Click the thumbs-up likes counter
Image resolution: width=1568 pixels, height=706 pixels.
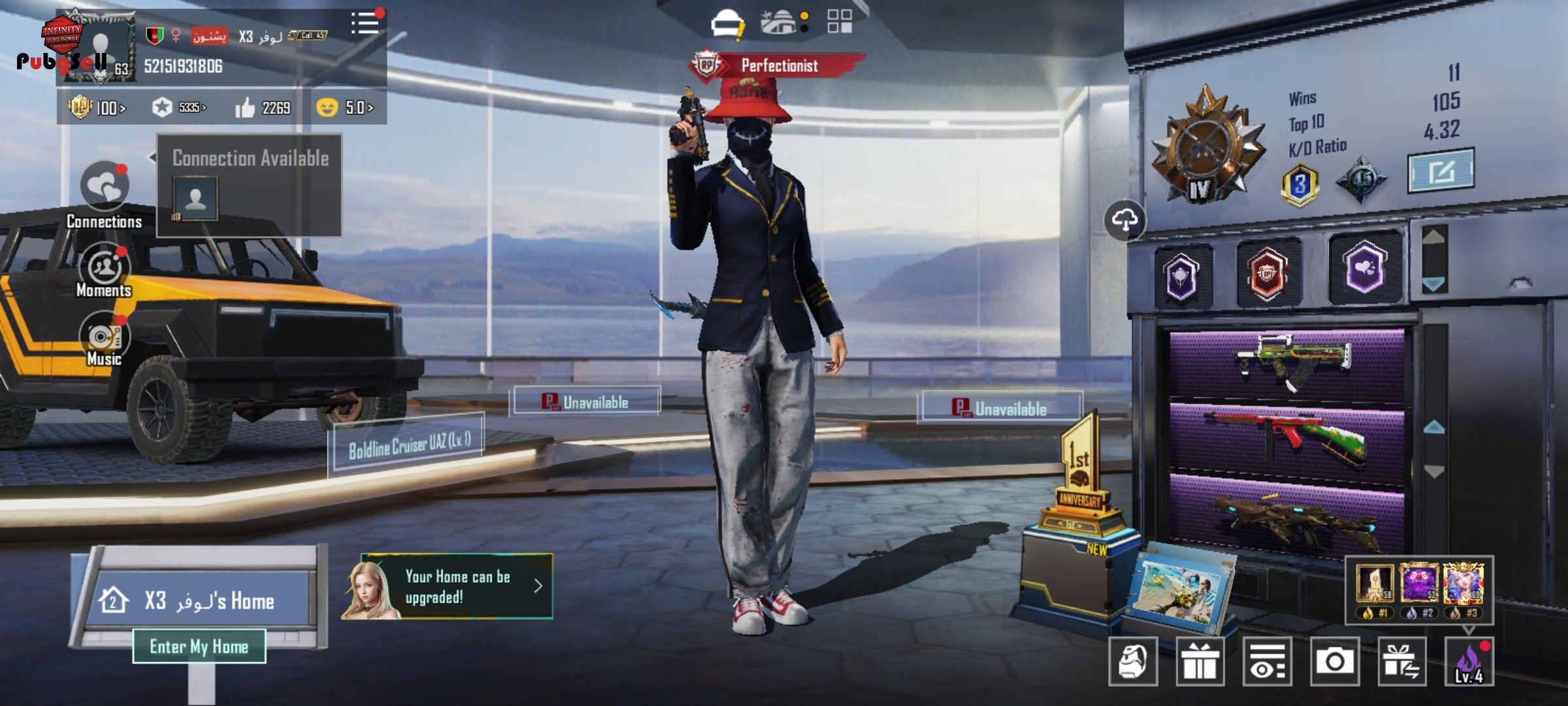pyautogui.click(x=263, y=108)
